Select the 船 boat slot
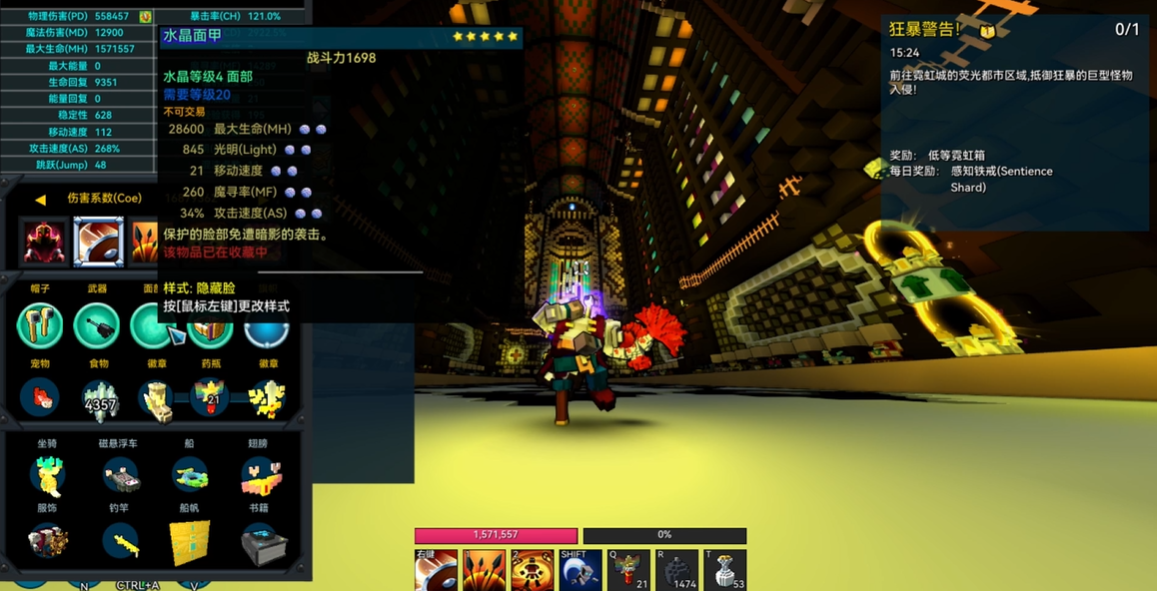 190,476
